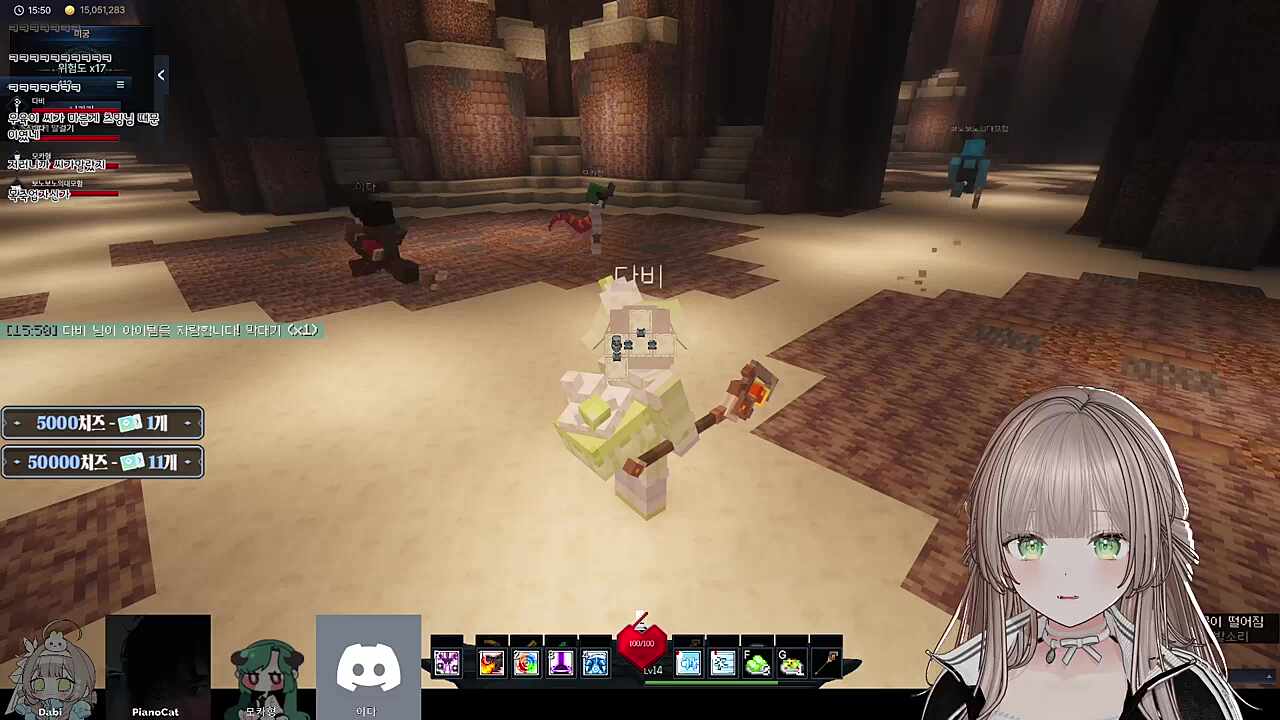Viewport: 1280px width, 720px height.
Task: Click the 5000 치즈 donation goal banner
Action: (102, 423)
